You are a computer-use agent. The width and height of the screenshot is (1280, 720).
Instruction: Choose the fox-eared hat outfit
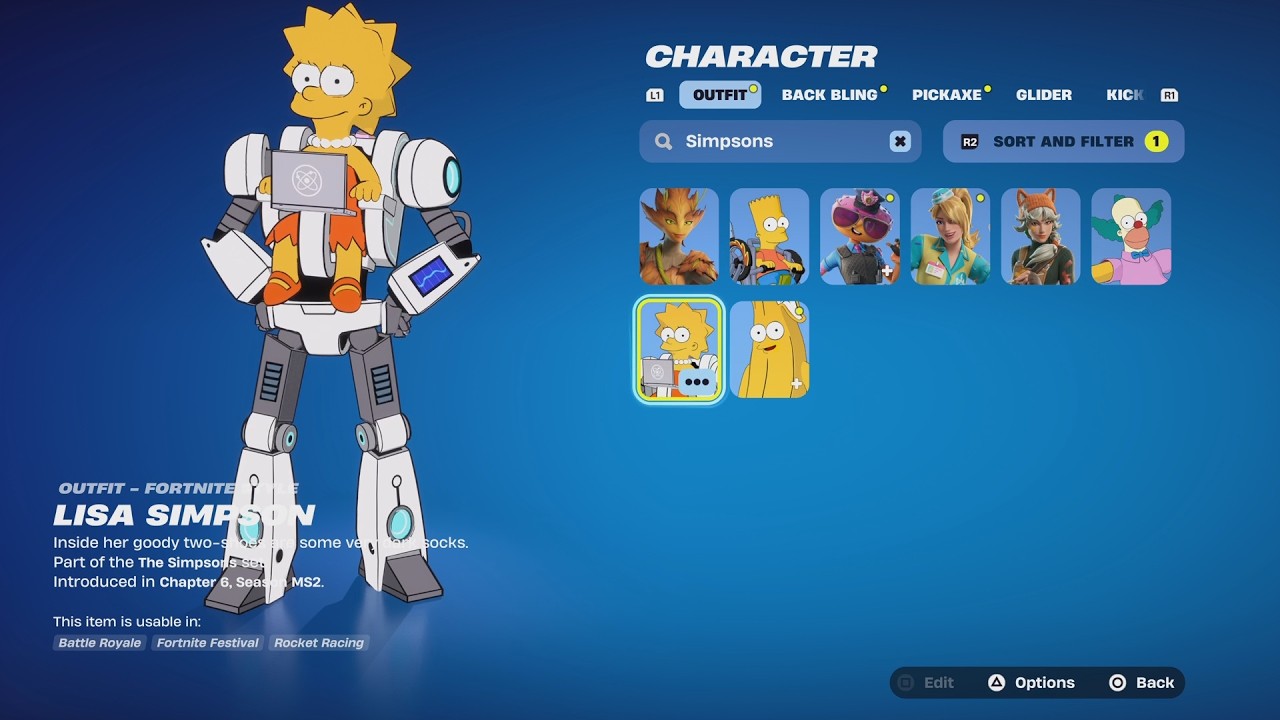click(1040, 237)
